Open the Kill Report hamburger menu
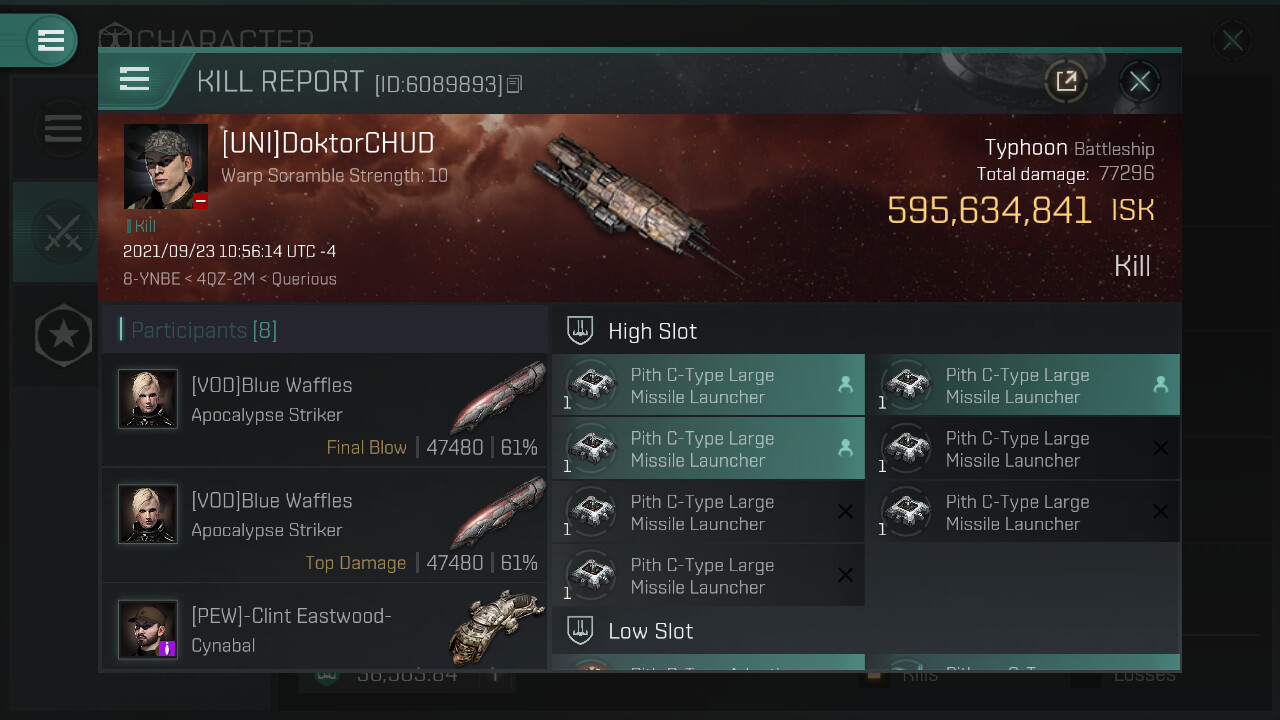The image size is (1280, 720). click(x=134, y=79)
